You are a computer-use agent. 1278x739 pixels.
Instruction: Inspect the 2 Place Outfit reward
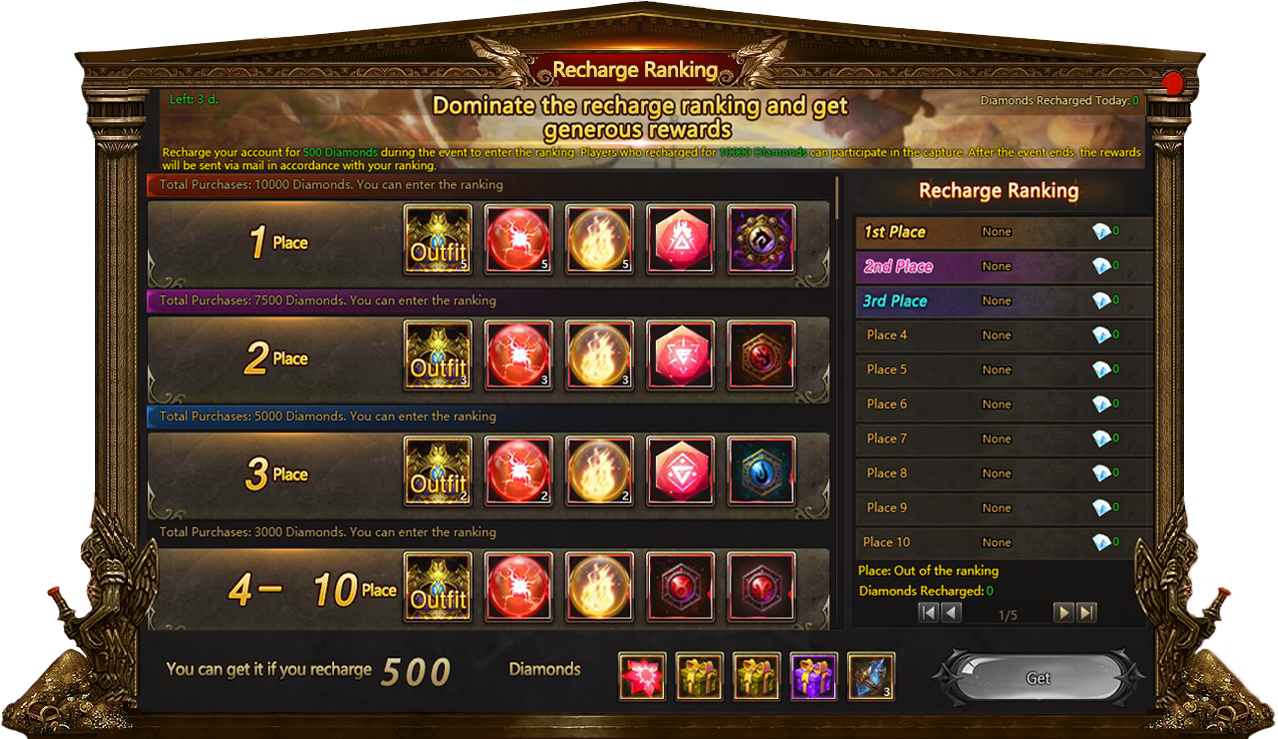coord(438,355)
